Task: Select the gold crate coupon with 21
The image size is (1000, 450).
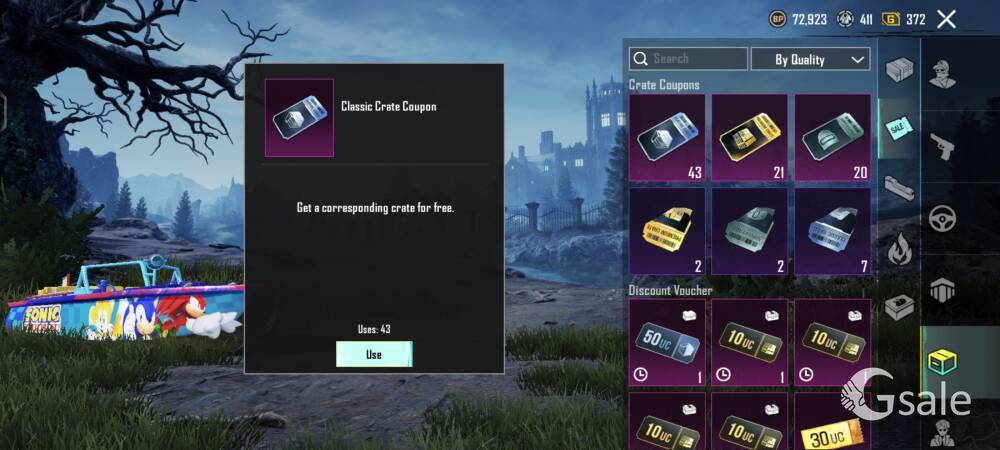Action: [749, 138]
